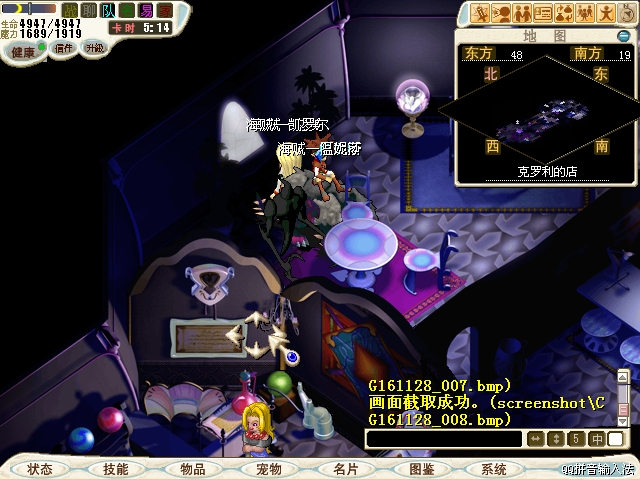Open the trade money-bag exchange icon
640x480 pixels.
pos(565,13)
